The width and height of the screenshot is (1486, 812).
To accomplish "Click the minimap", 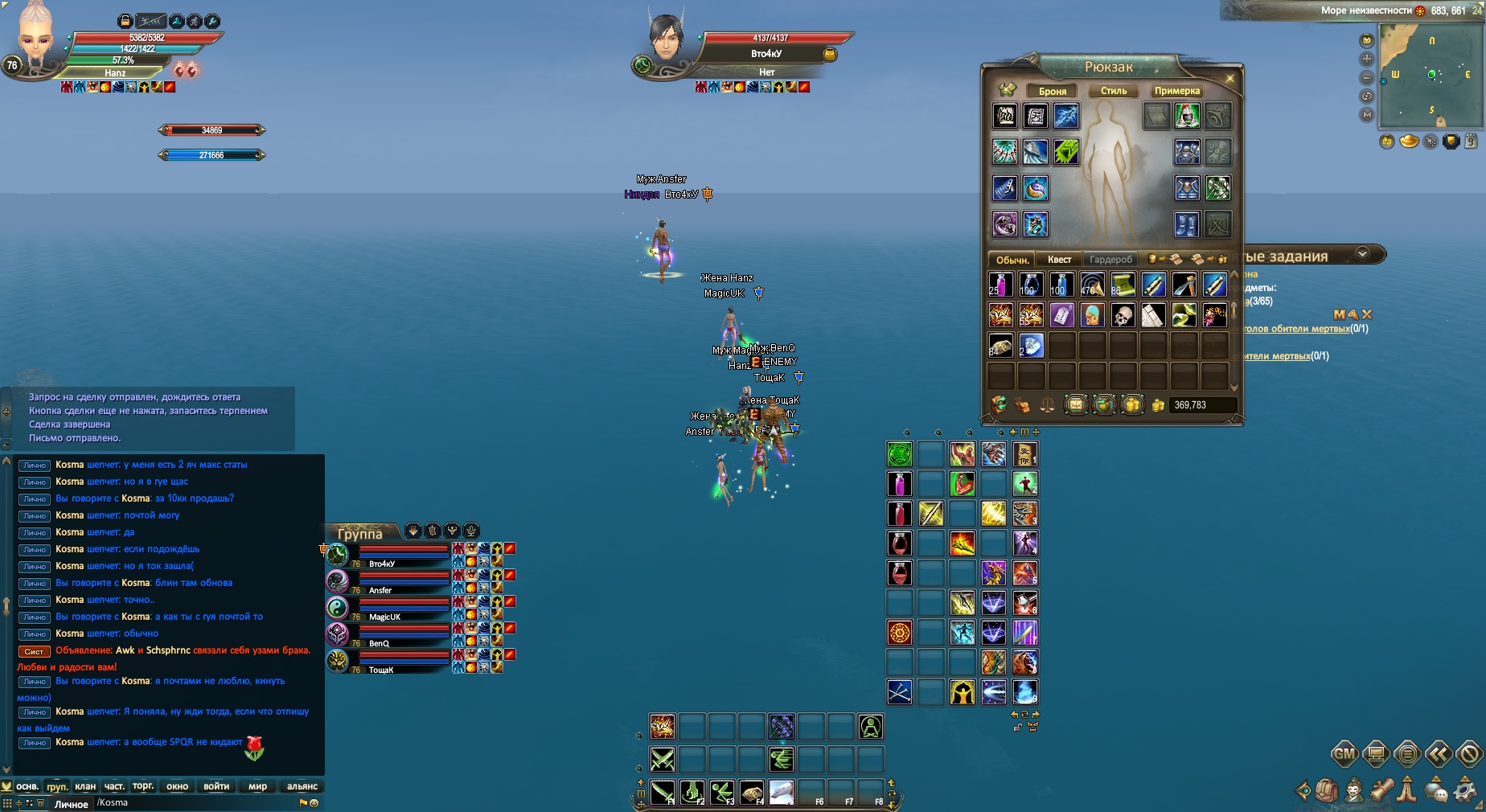I will click(1430, 75).
